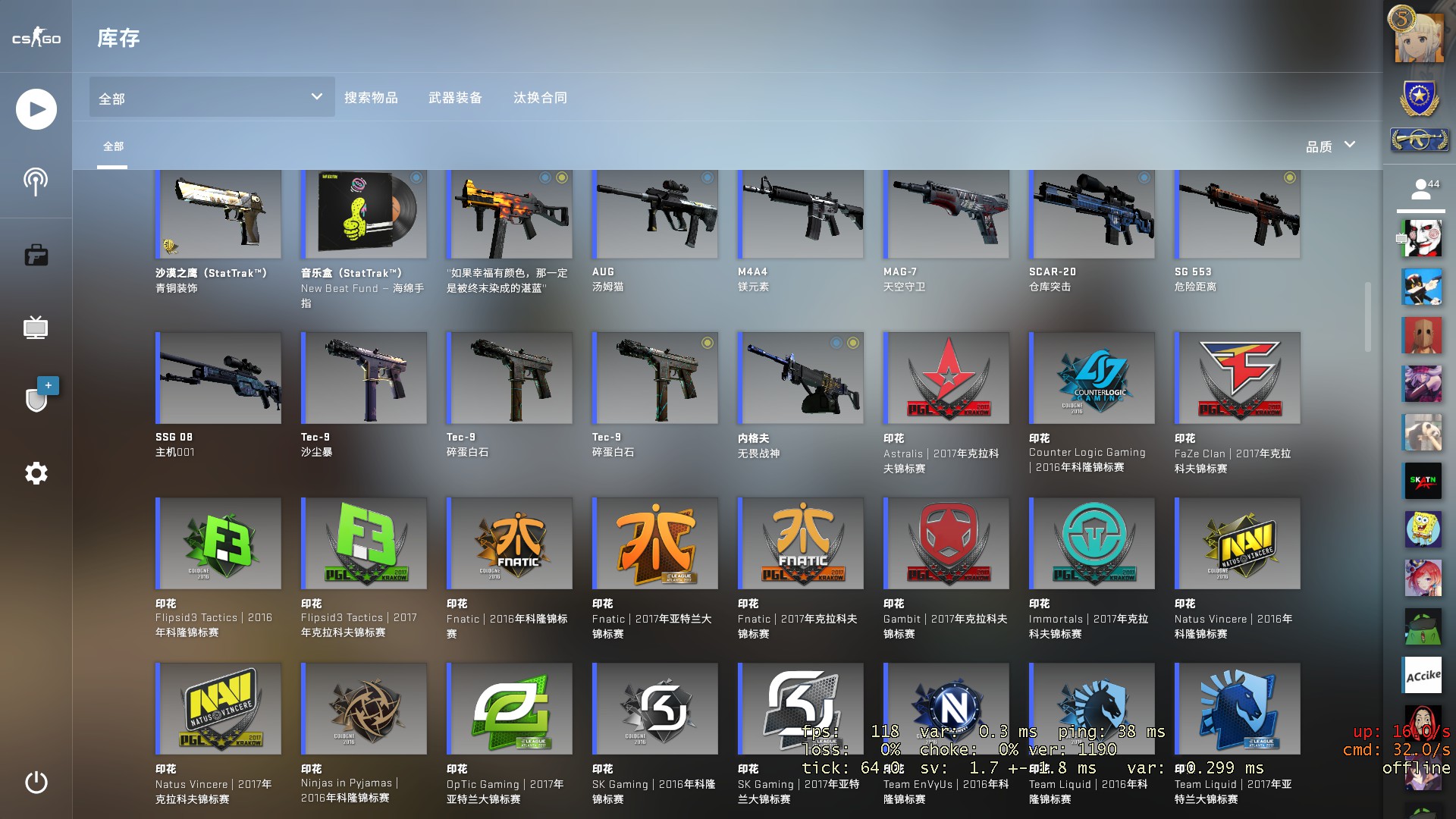Change the 品质 sort order dropdown

coord(1330,146)
